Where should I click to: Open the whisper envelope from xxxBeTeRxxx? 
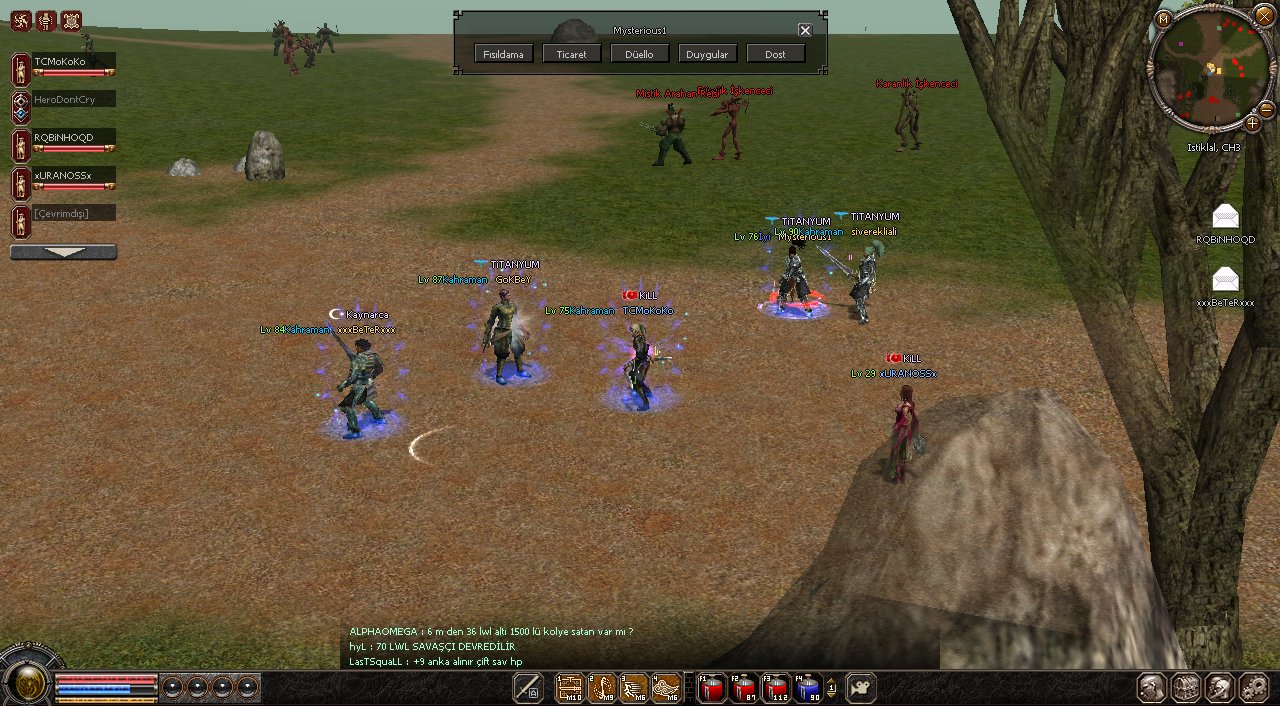coord(1225,279)
